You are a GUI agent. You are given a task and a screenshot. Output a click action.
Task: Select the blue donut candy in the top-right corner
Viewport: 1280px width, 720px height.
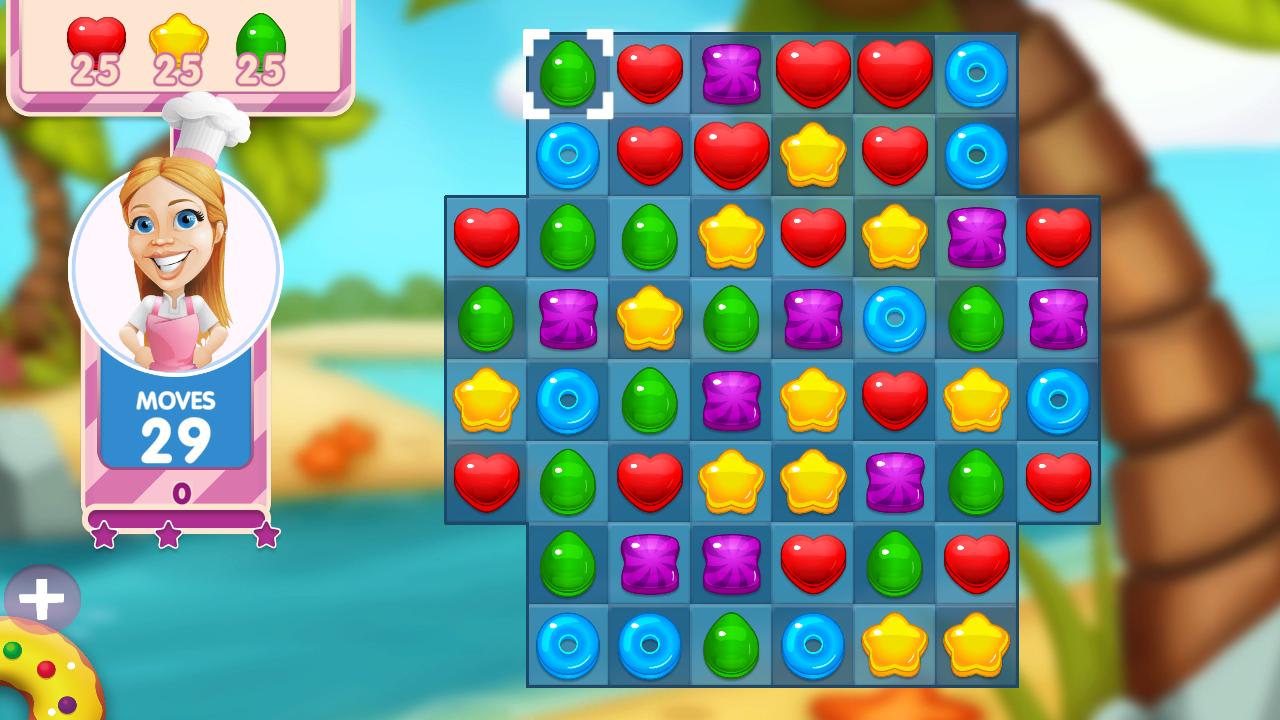click(977, 72)
